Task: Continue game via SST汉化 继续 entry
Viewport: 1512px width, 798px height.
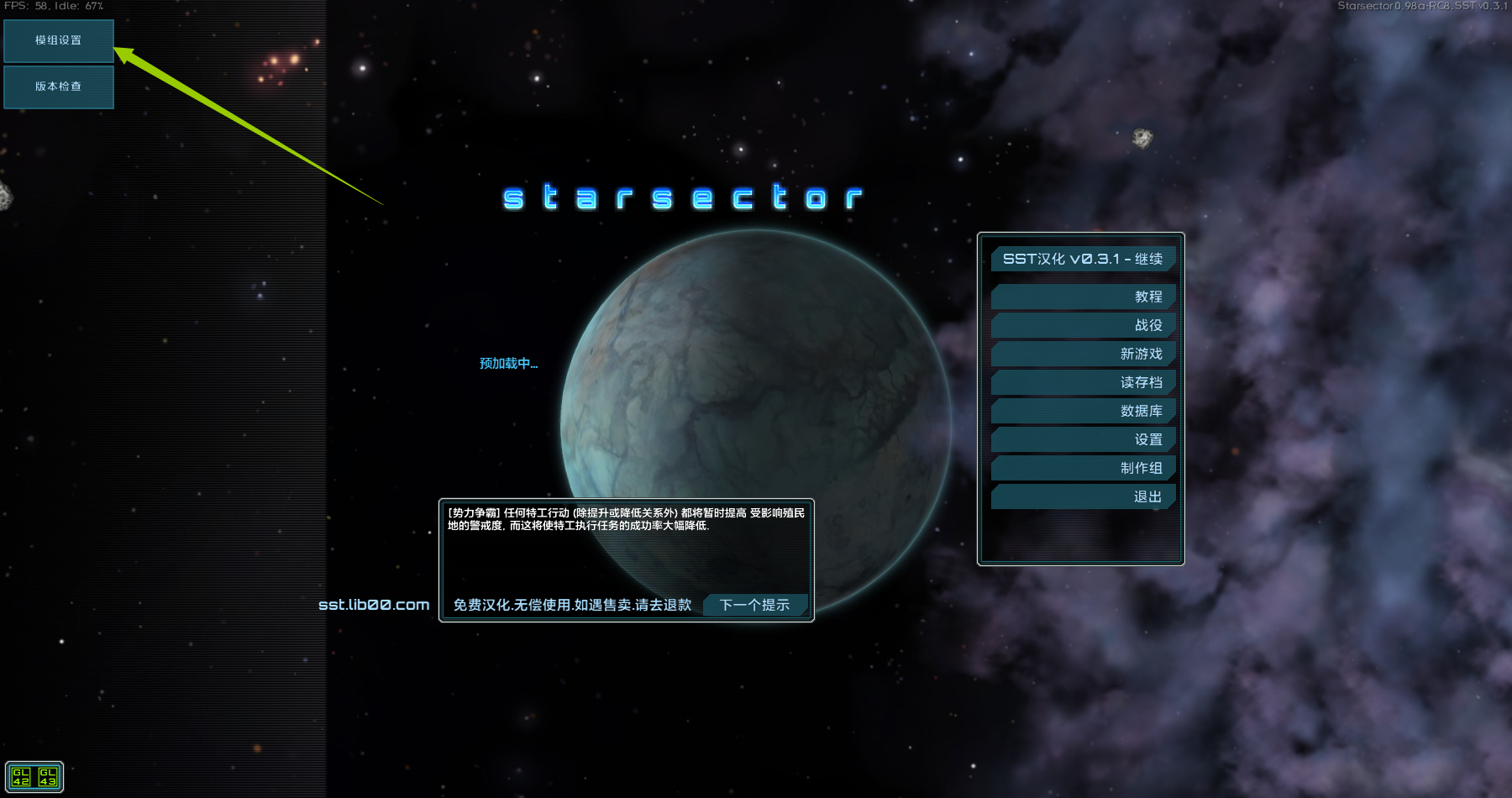Action: [x=1083, y=259]
